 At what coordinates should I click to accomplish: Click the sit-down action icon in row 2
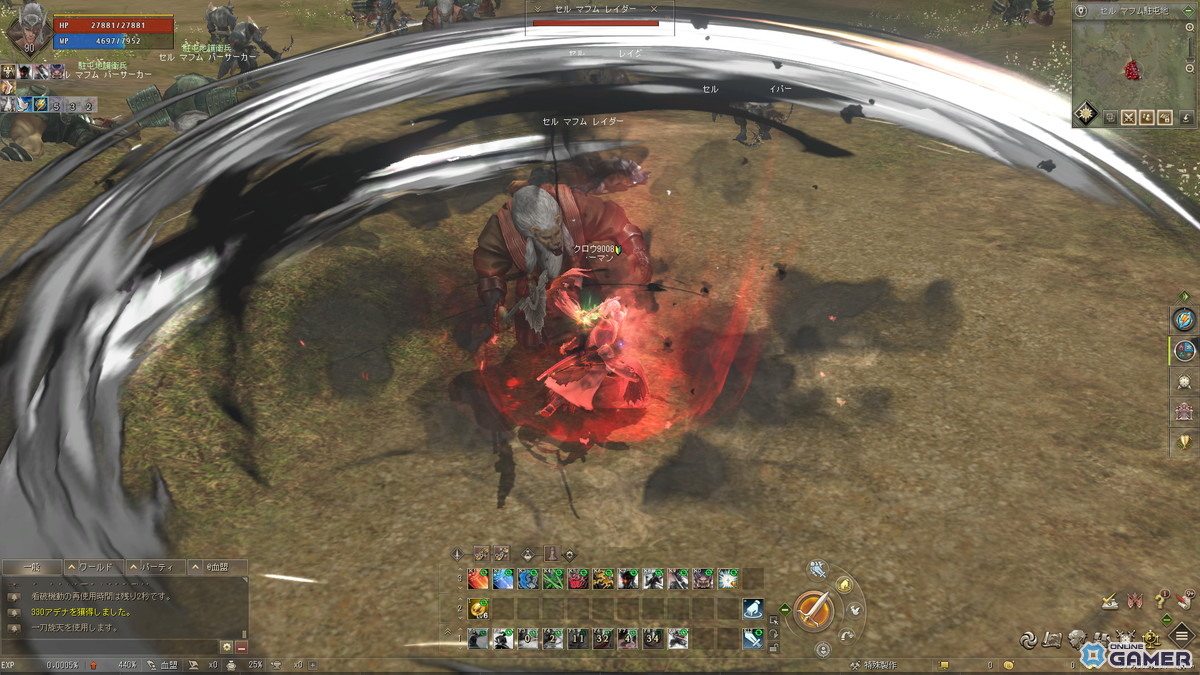(753, 608)
